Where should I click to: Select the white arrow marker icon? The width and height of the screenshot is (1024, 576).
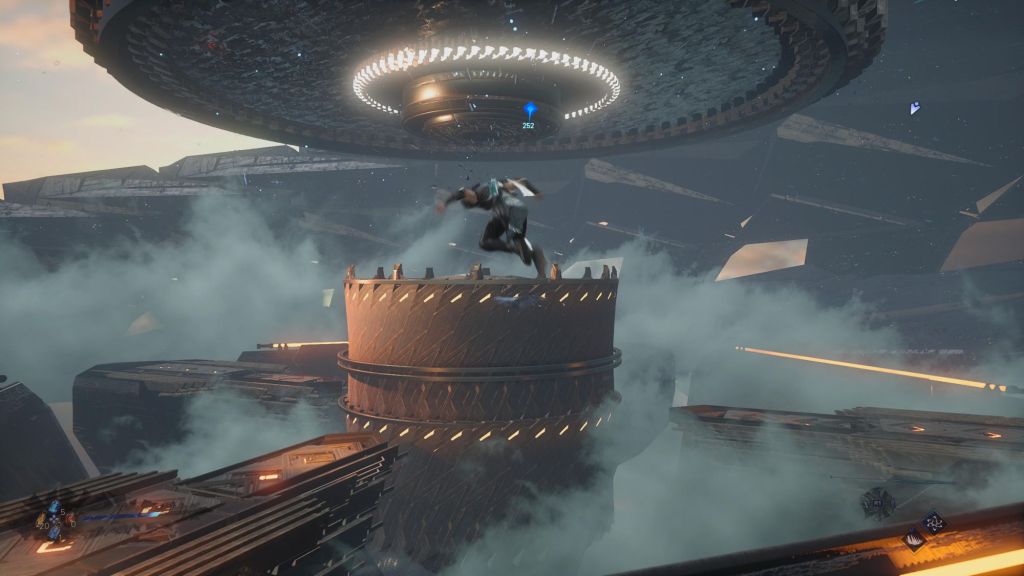914,108
